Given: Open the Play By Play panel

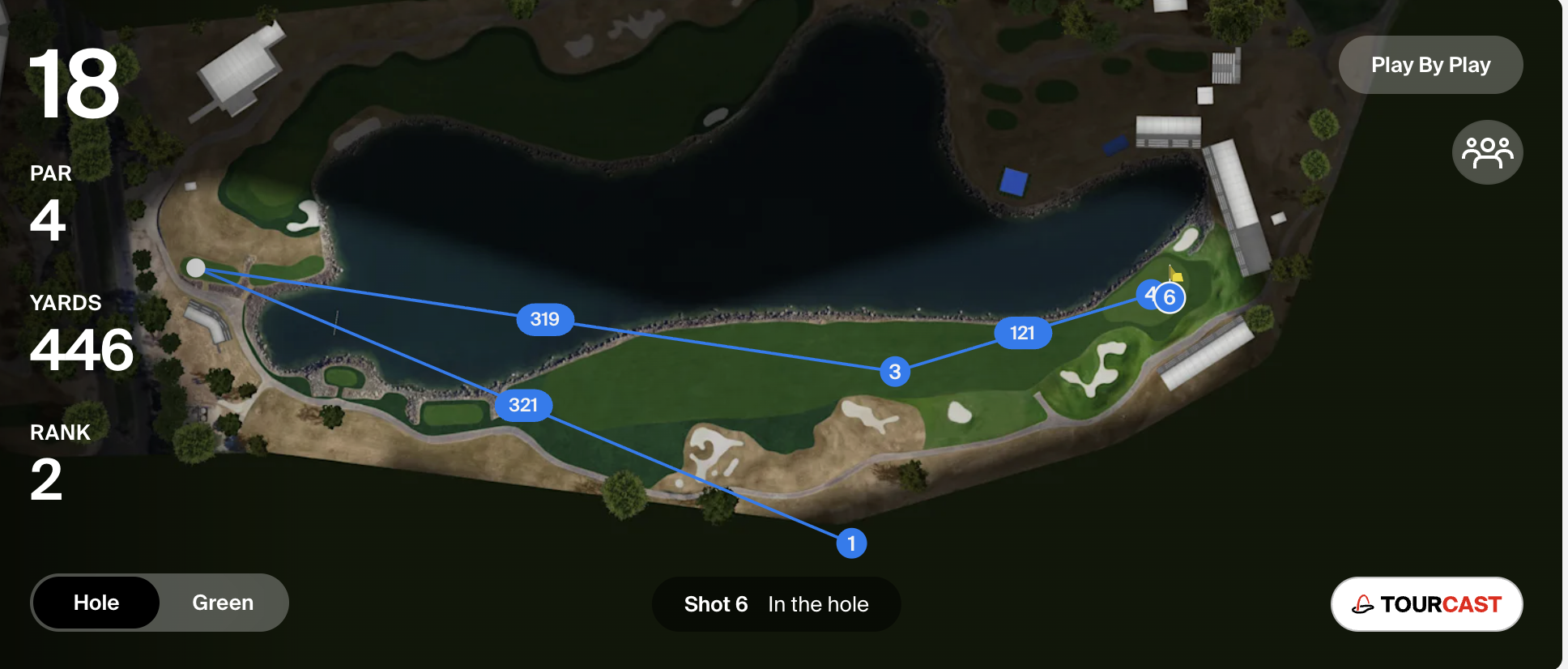Looking at the screenshot, I should point(1430,65).
